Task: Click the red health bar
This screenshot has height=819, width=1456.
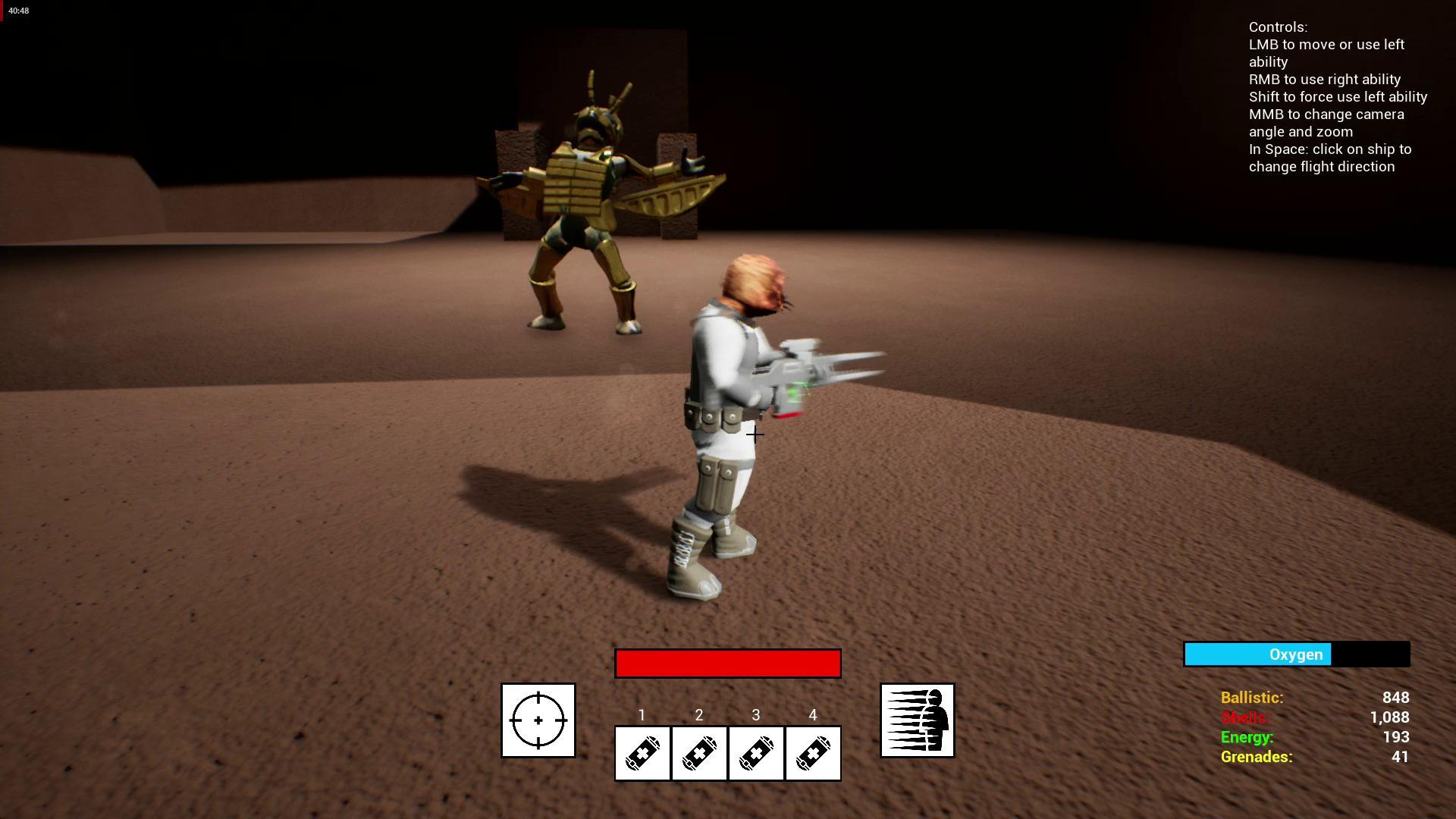Action: [727, 663]
